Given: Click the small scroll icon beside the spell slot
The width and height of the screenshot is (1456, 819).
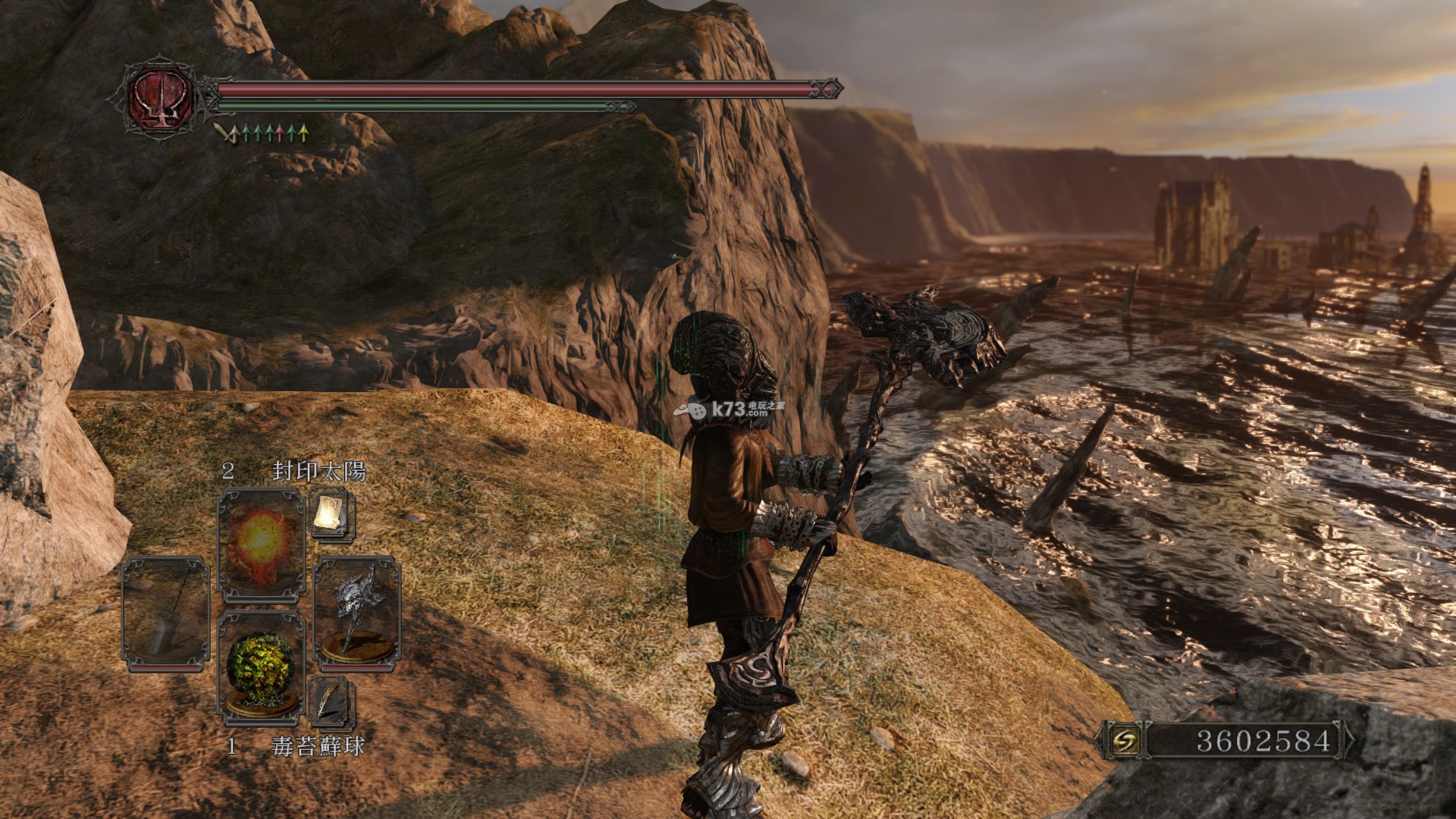Looking at the screenshot, I should click(331, 513).
